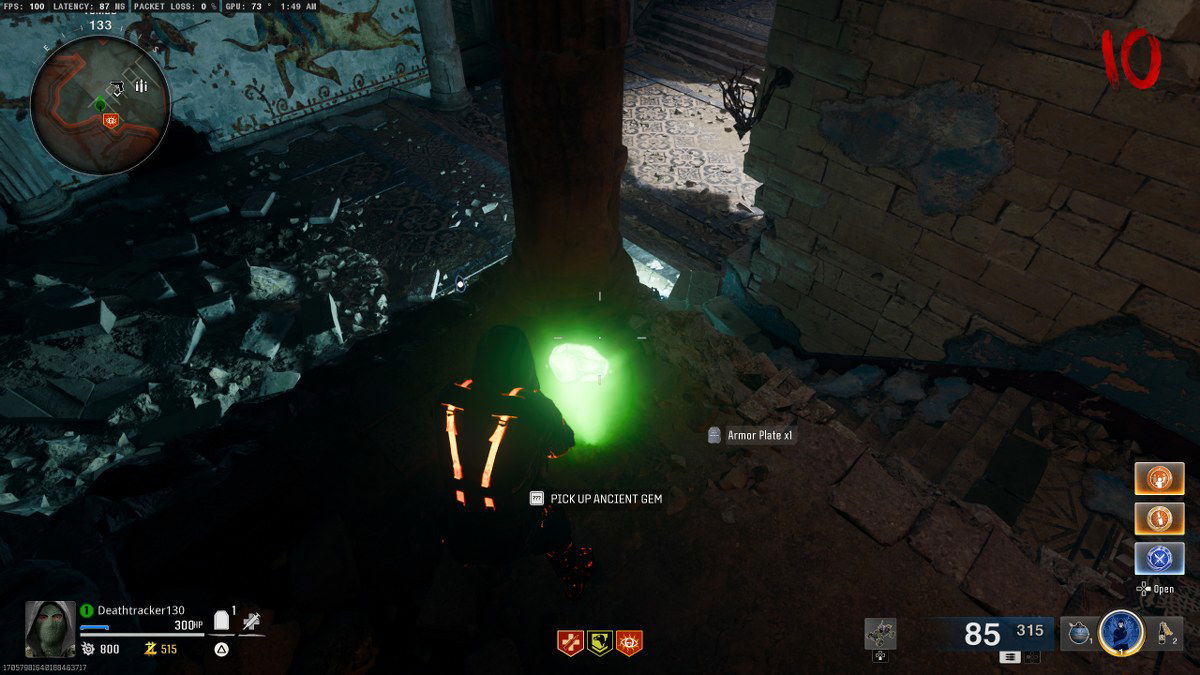
Task: Select the blue crossed-swords gobblegum slot
Action: (x=1159, y=558)
